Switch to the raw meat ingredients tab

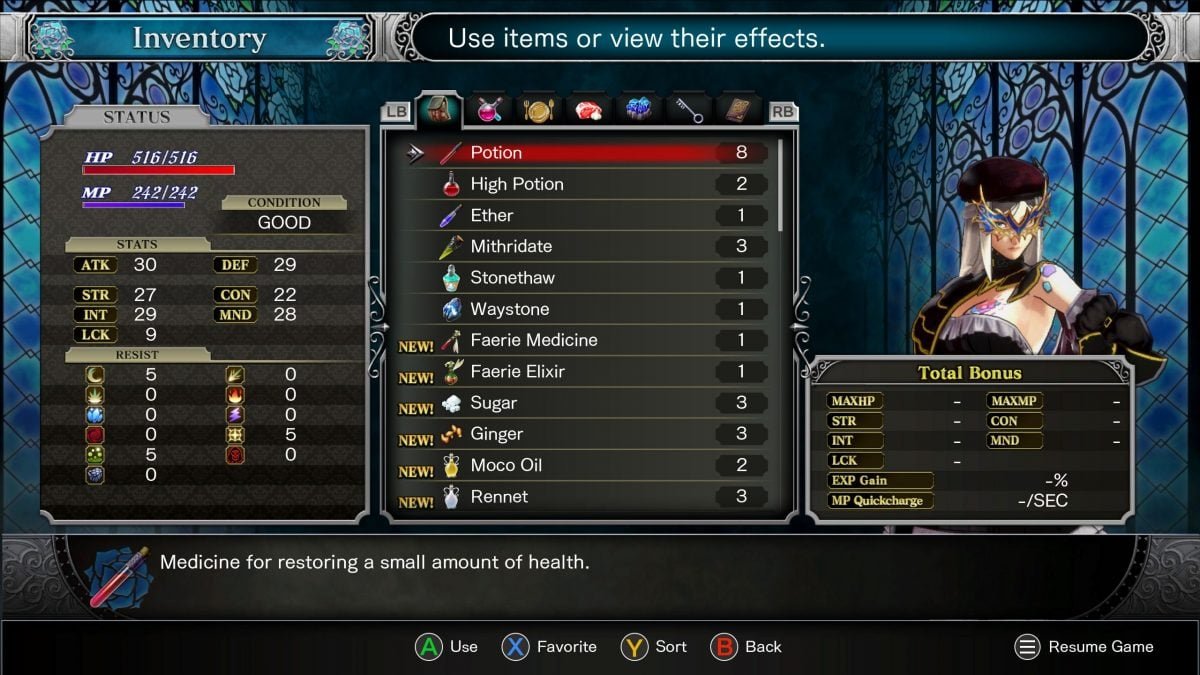click(x=589, y=110)
